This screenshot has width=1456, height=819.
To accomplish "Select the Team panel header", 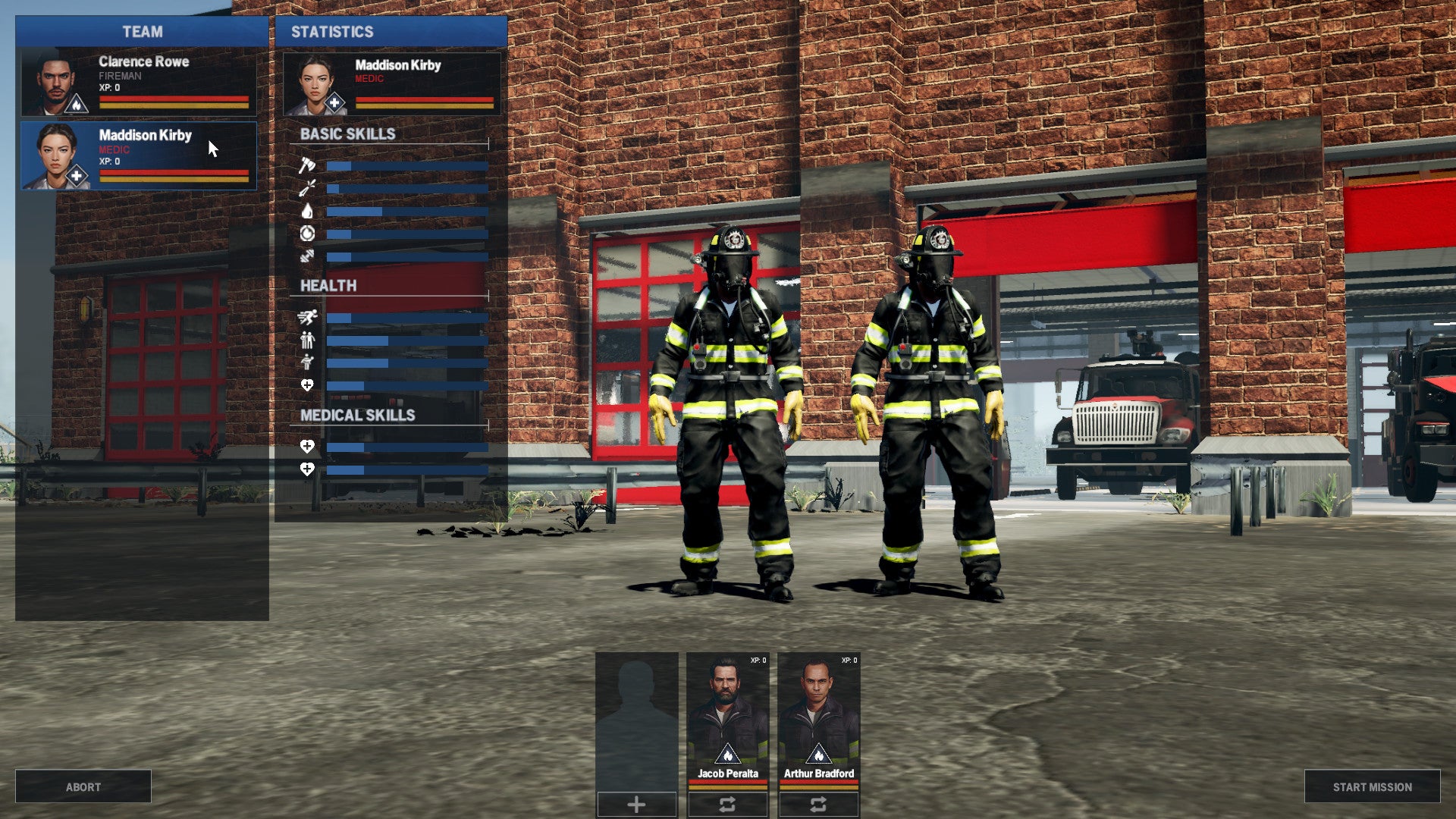I will [141, 32].
